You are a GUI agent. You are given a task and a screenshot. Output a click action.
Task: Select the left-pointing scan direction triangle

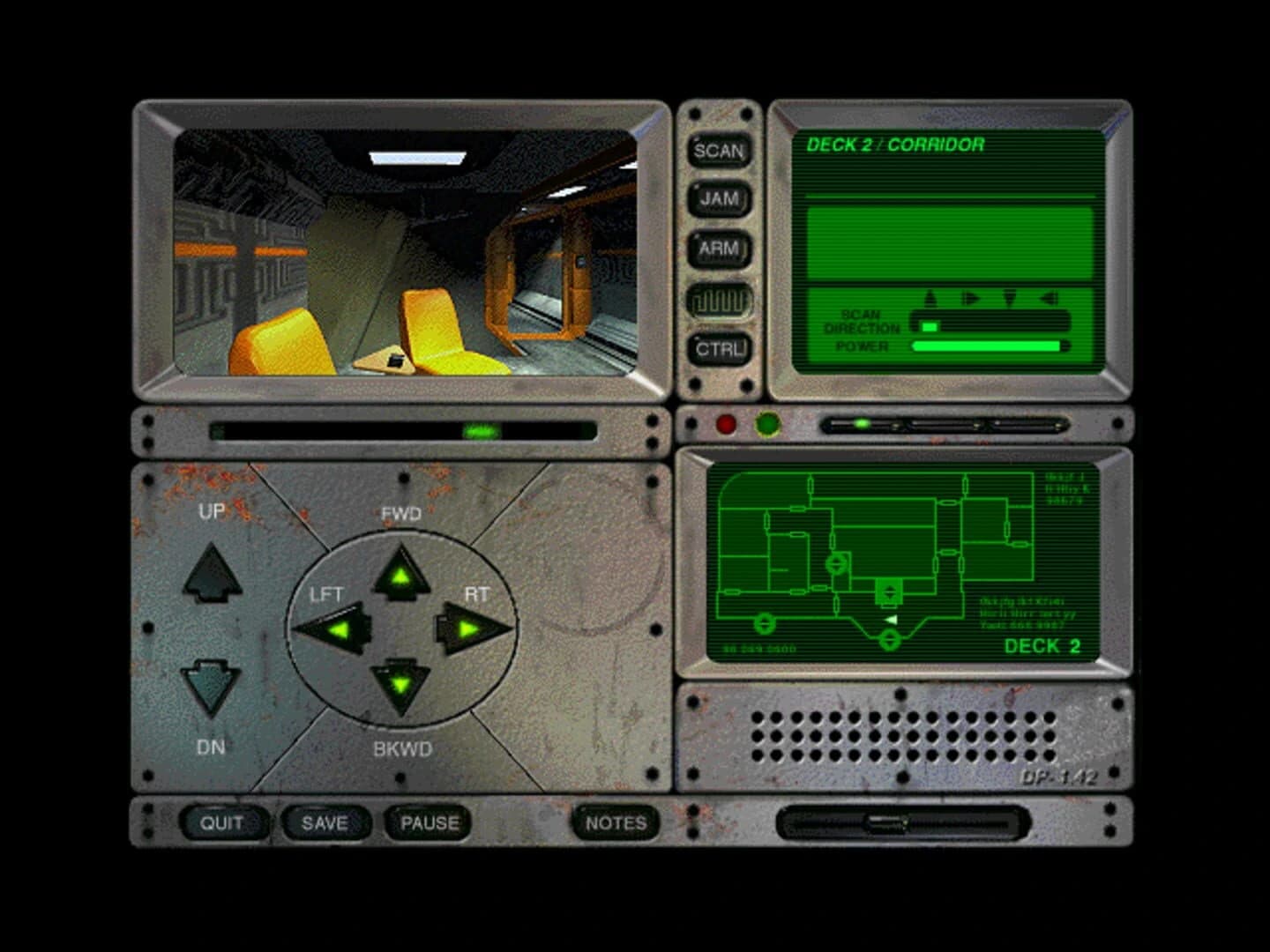pyautogui.click(x=1050, y=297)
